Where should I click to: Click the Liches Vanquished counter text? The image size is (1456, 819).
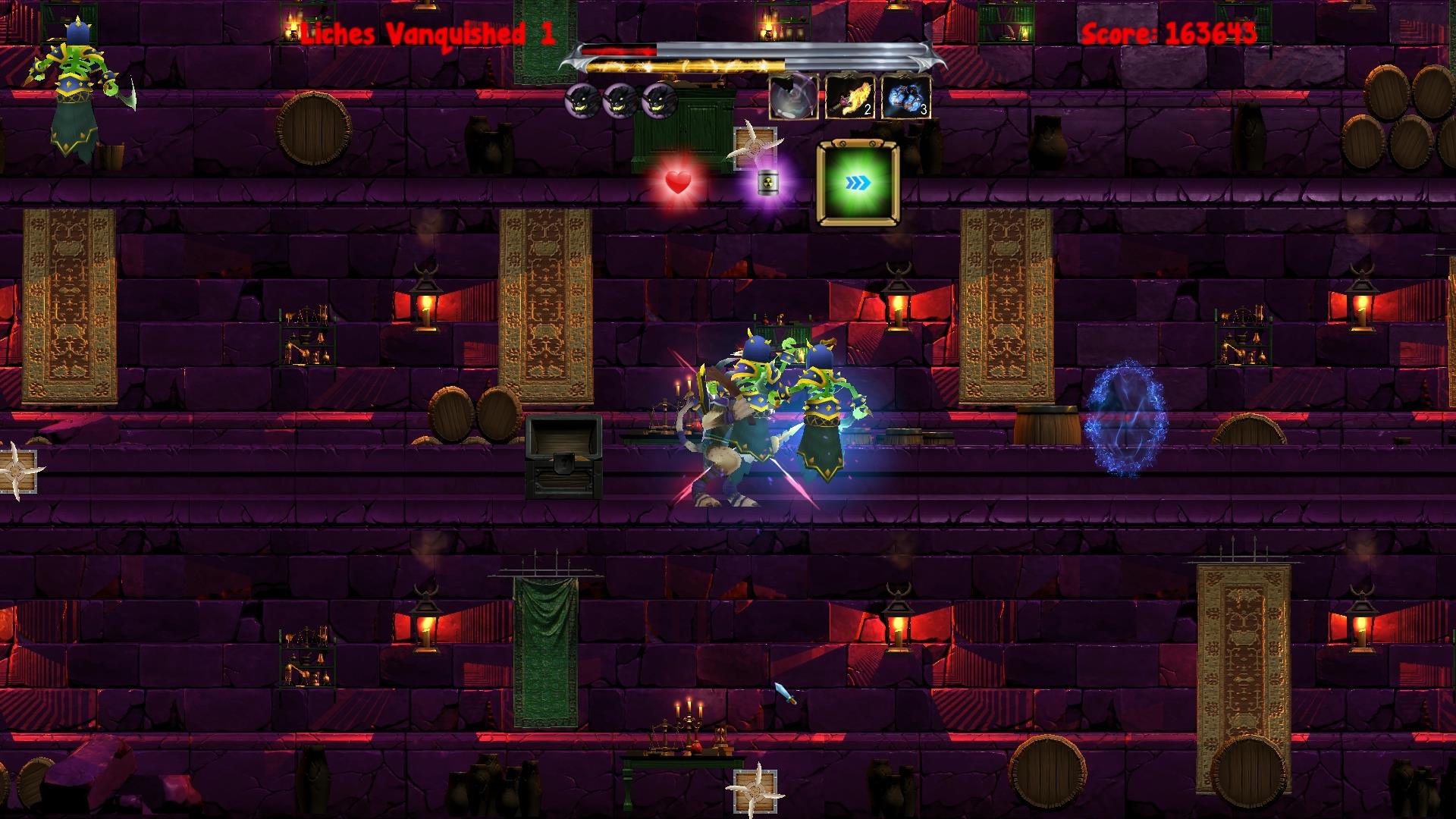pyautogui.click(x=426, y=32)
